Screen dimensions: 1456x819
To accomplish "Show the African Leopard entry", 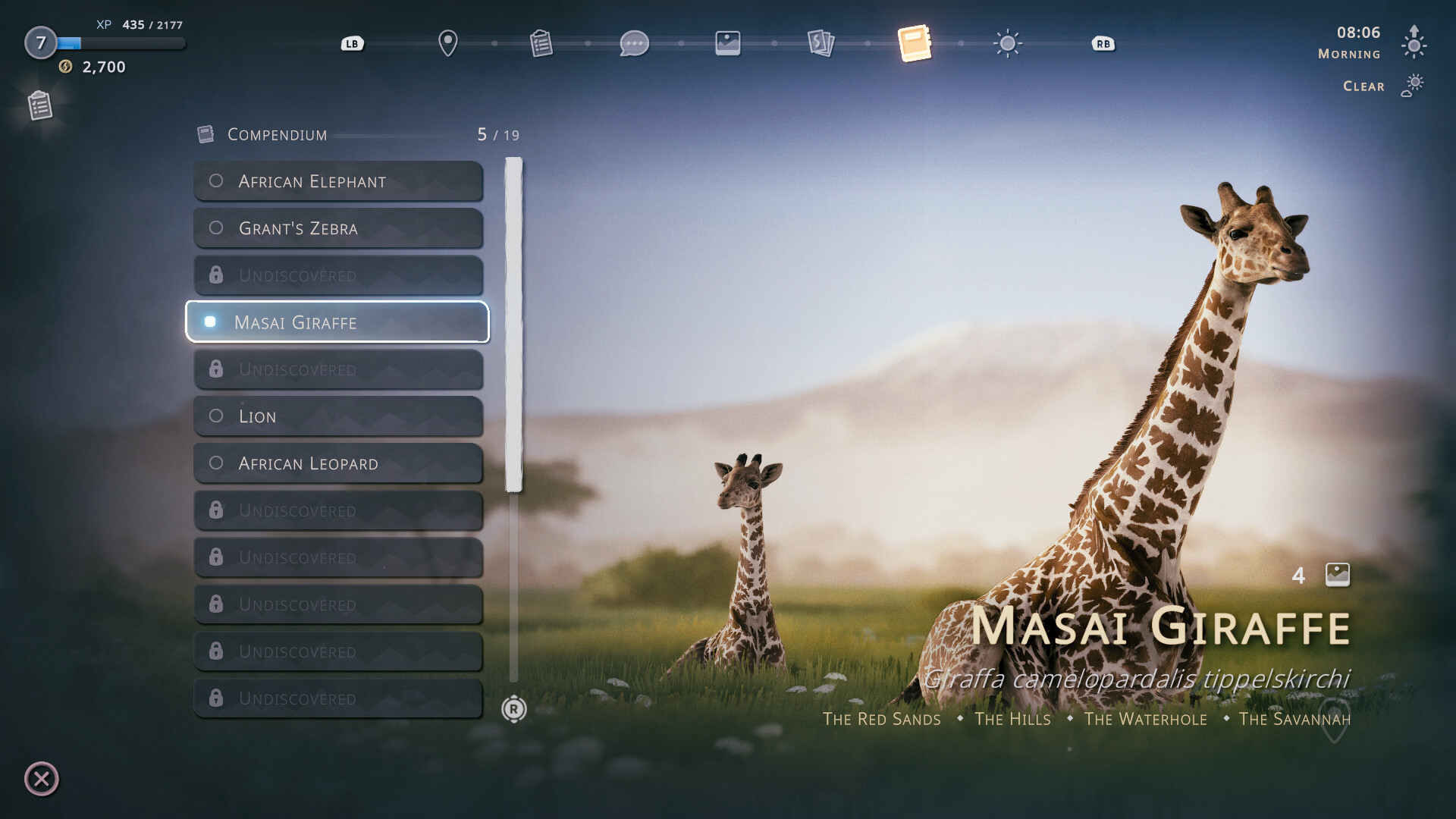I will point(338,463).
